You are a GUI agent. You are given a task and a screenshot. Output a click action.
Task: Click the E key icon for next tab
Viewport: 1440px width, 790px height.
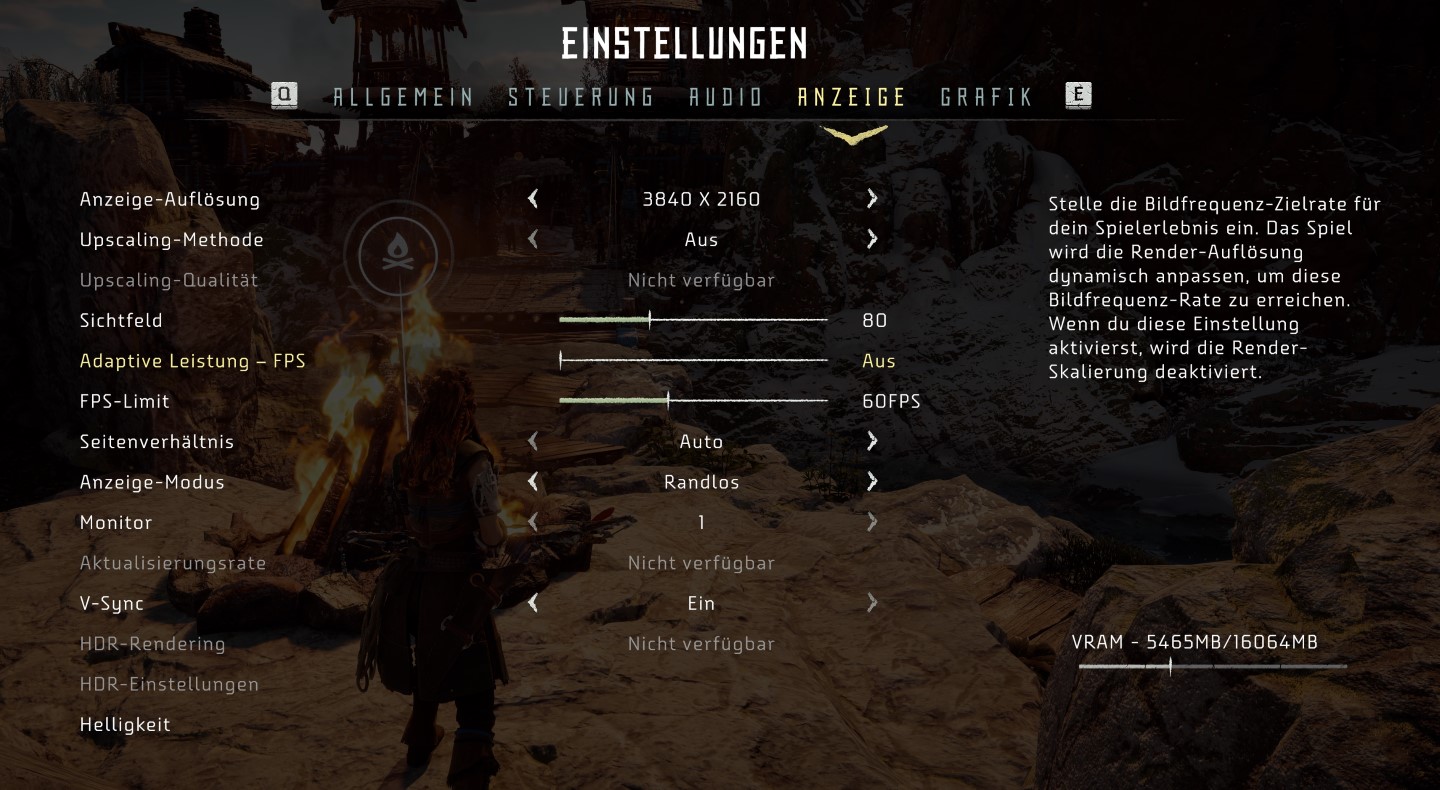point(1079,96)
